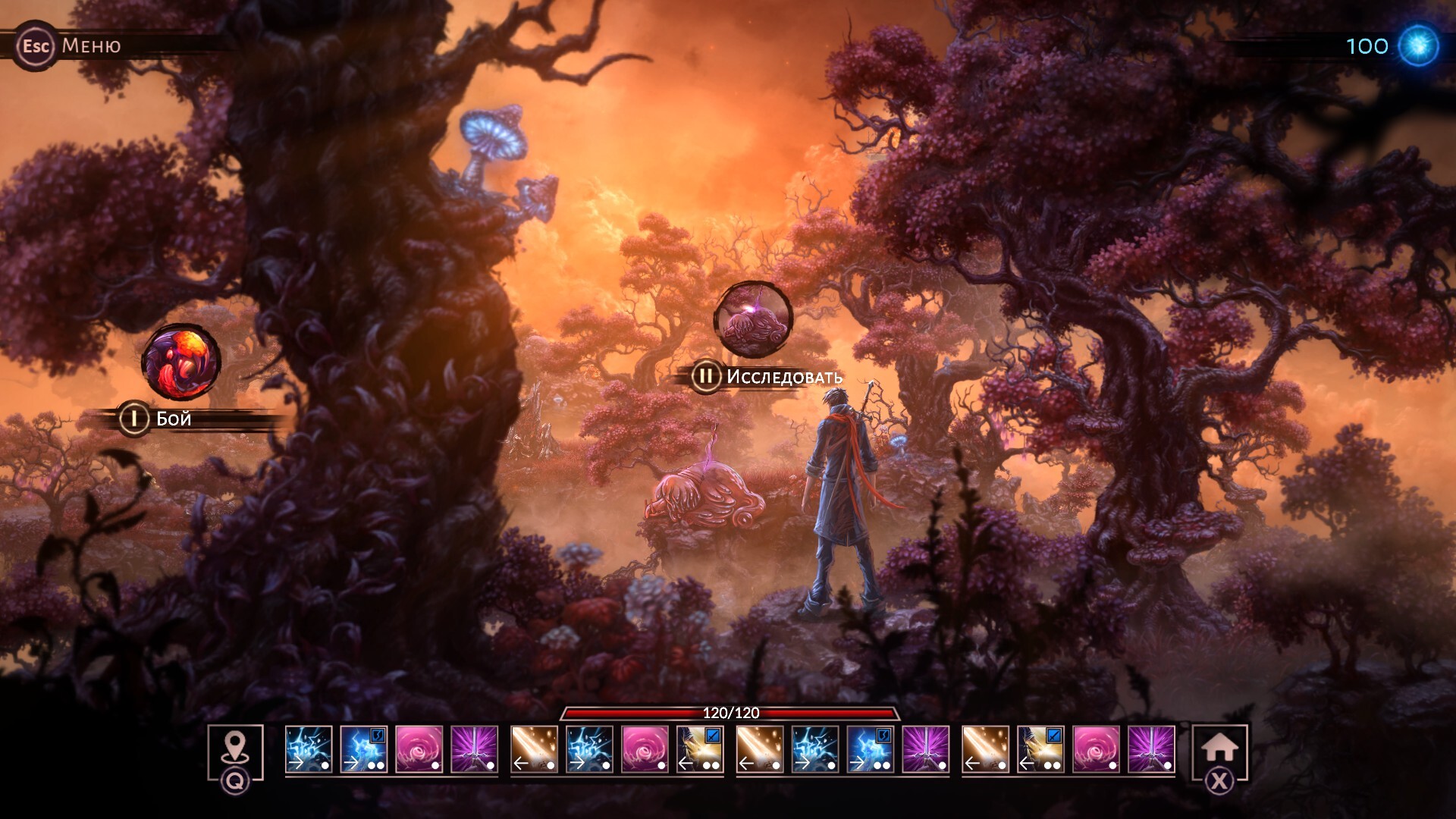Select the Исследовать encounter icon
Viewport: 1456px width, 819px height.
click(752, 318)
